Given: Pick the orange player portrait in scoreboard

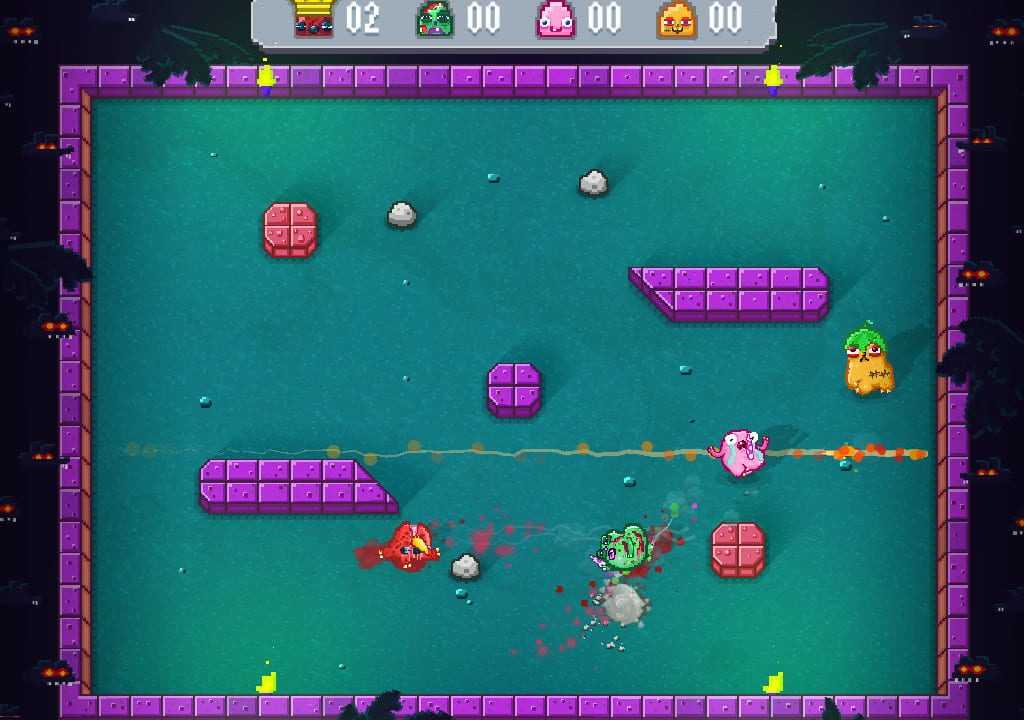Looking at the screenshot, I should 676,19.
